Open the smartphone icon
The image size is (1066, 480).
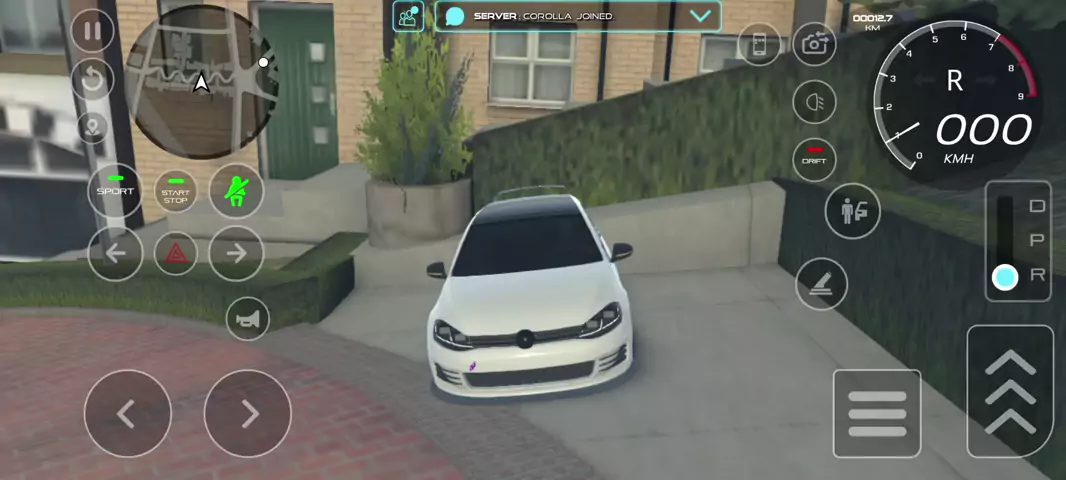coord(759,44)
